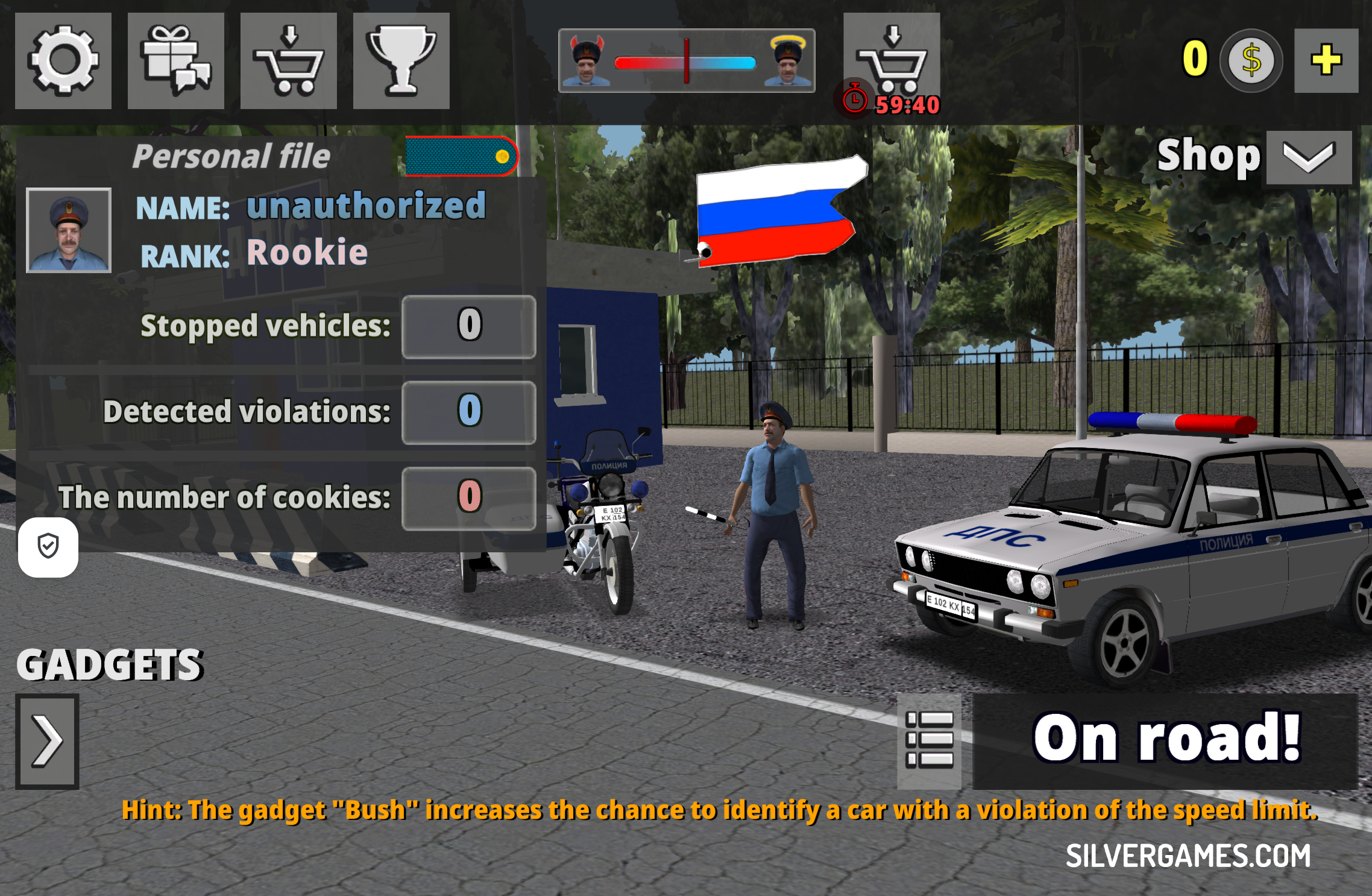This screenshot has width=1372, height=896.
Task: Click the officer portrait in Personal file
Action: (x=69, y=230)
